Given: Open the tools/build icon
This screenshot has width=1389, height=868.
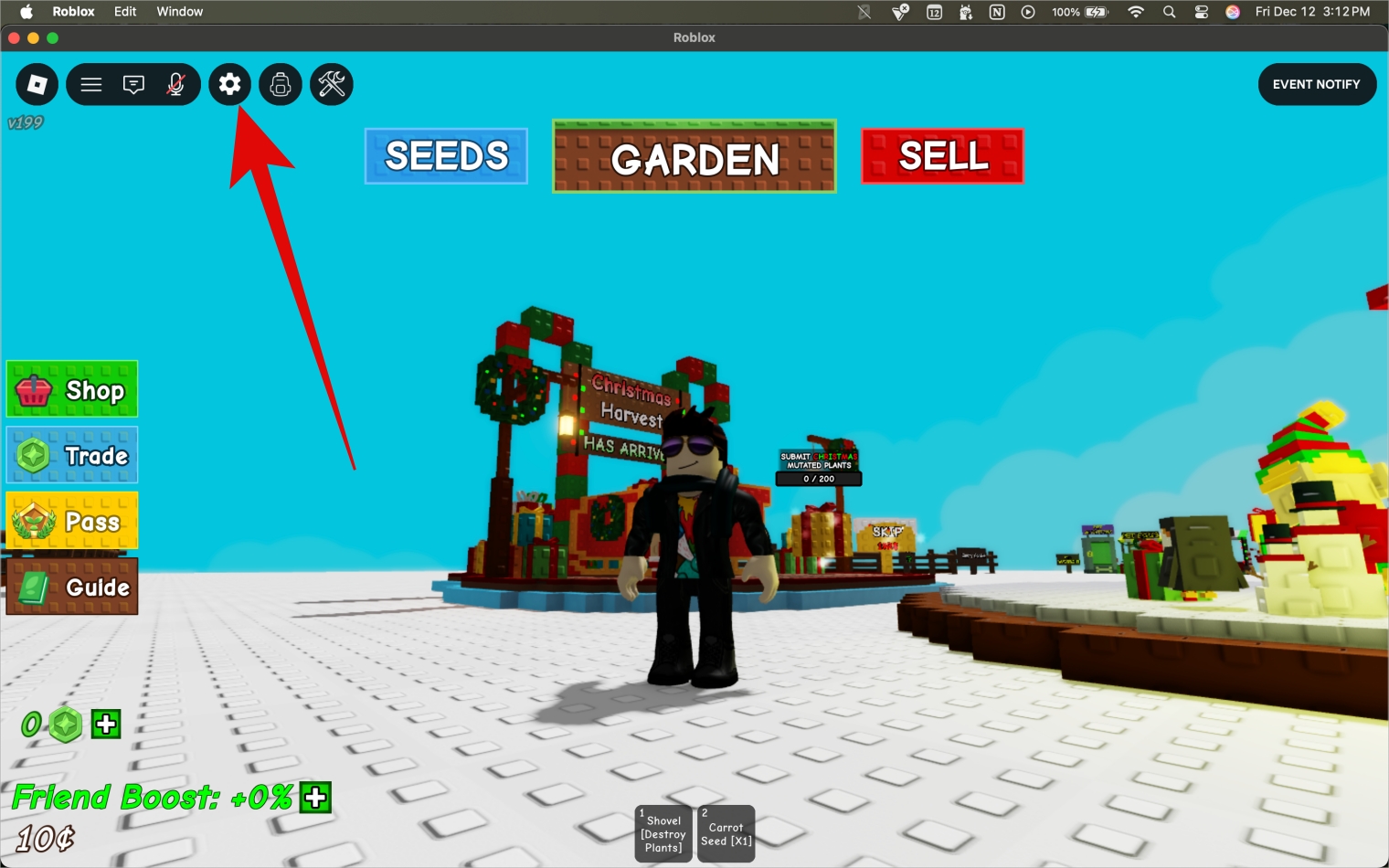Looking at the screenshot, I should [331, 84].
